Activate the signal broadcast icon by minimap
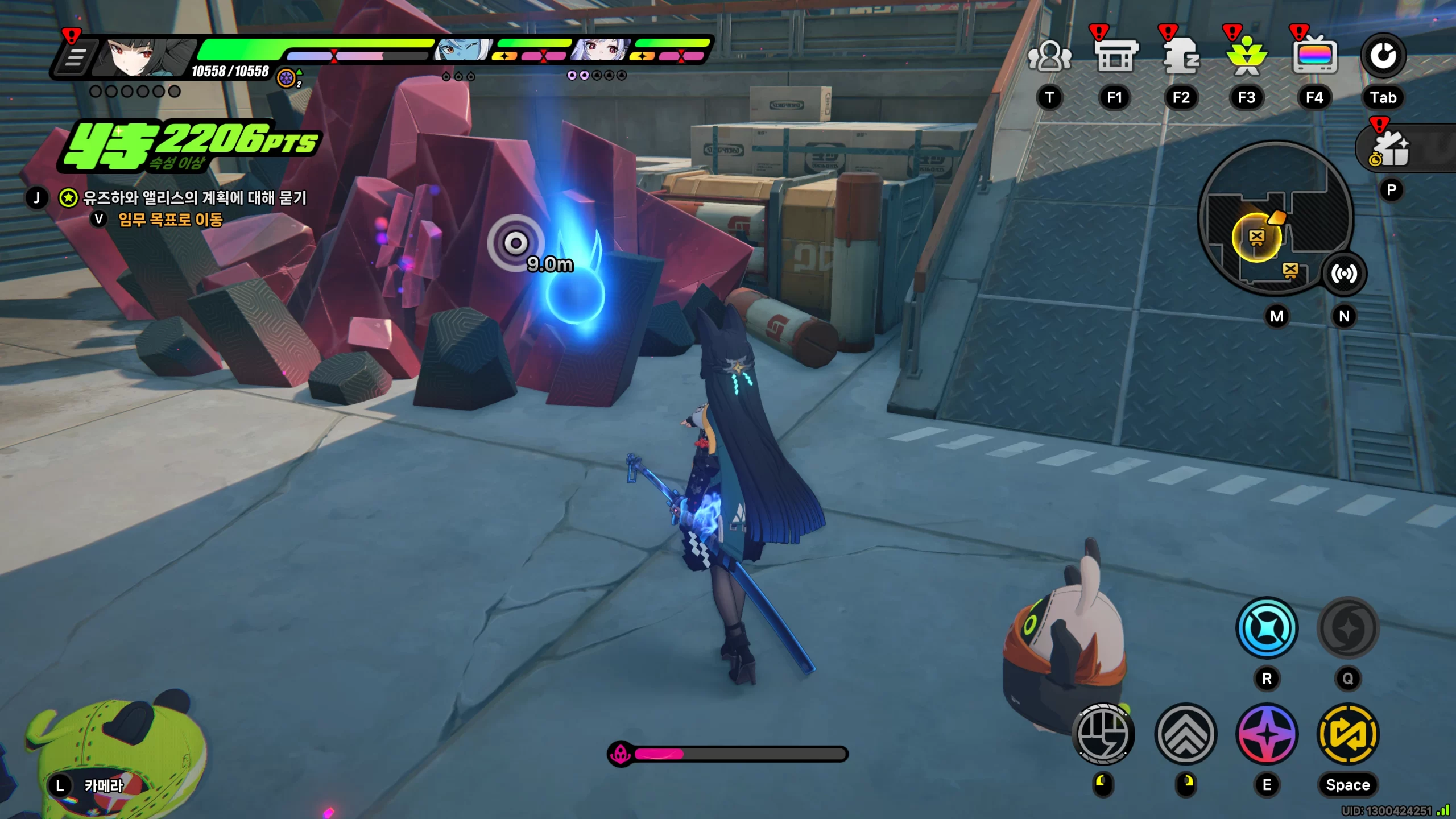 click(x=1344, y=274)
